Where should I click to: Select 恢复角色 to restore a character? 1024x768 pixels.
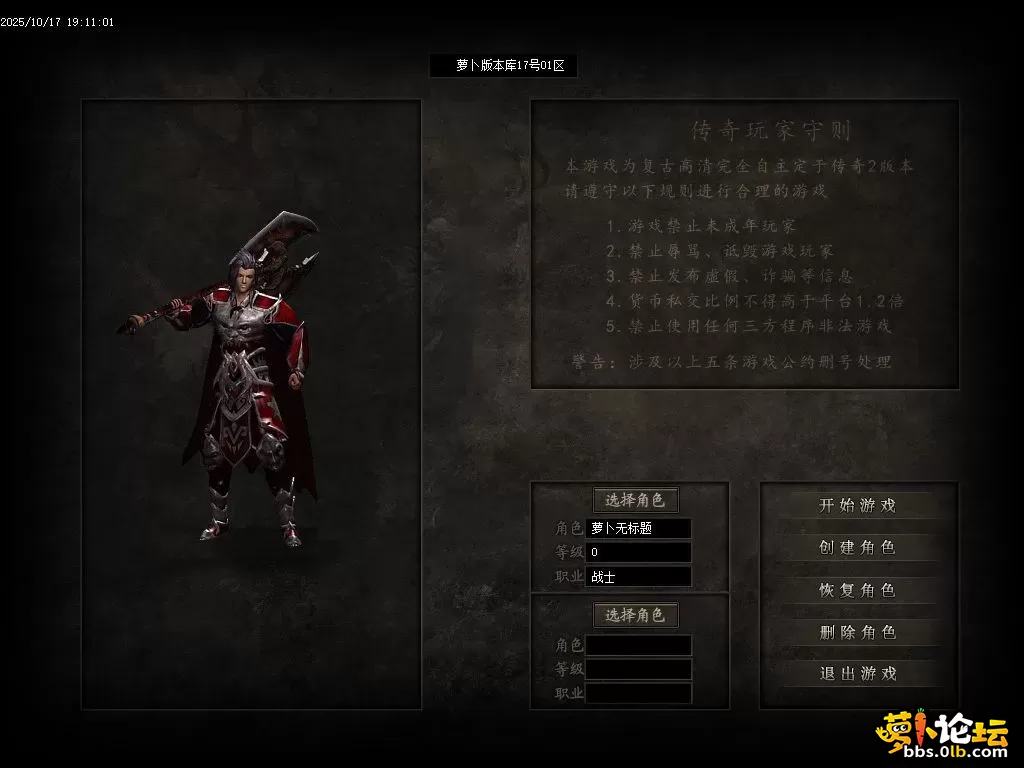858,590
